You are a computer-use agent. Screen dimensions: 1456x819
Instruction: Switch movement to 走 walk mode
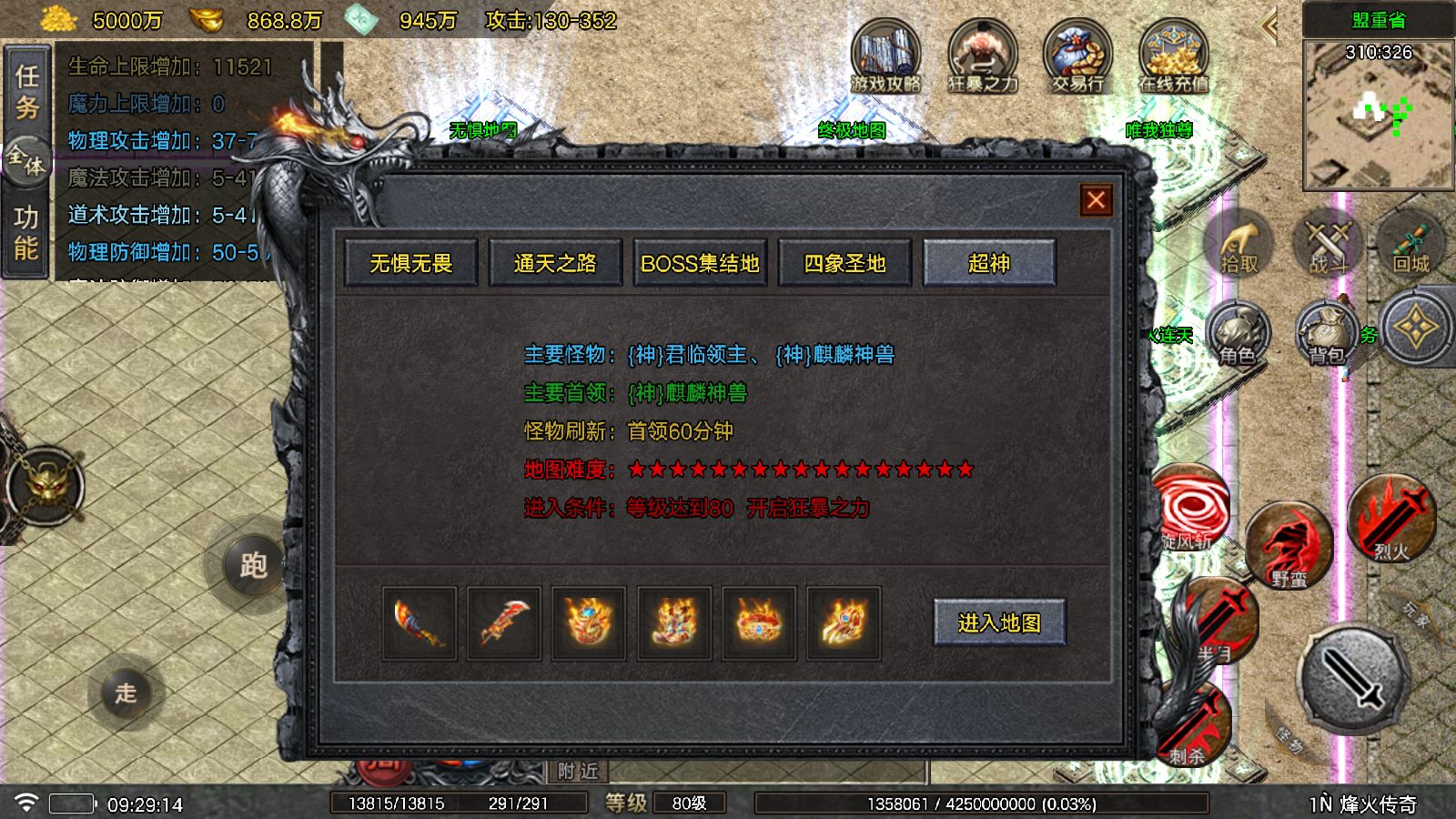126,693
